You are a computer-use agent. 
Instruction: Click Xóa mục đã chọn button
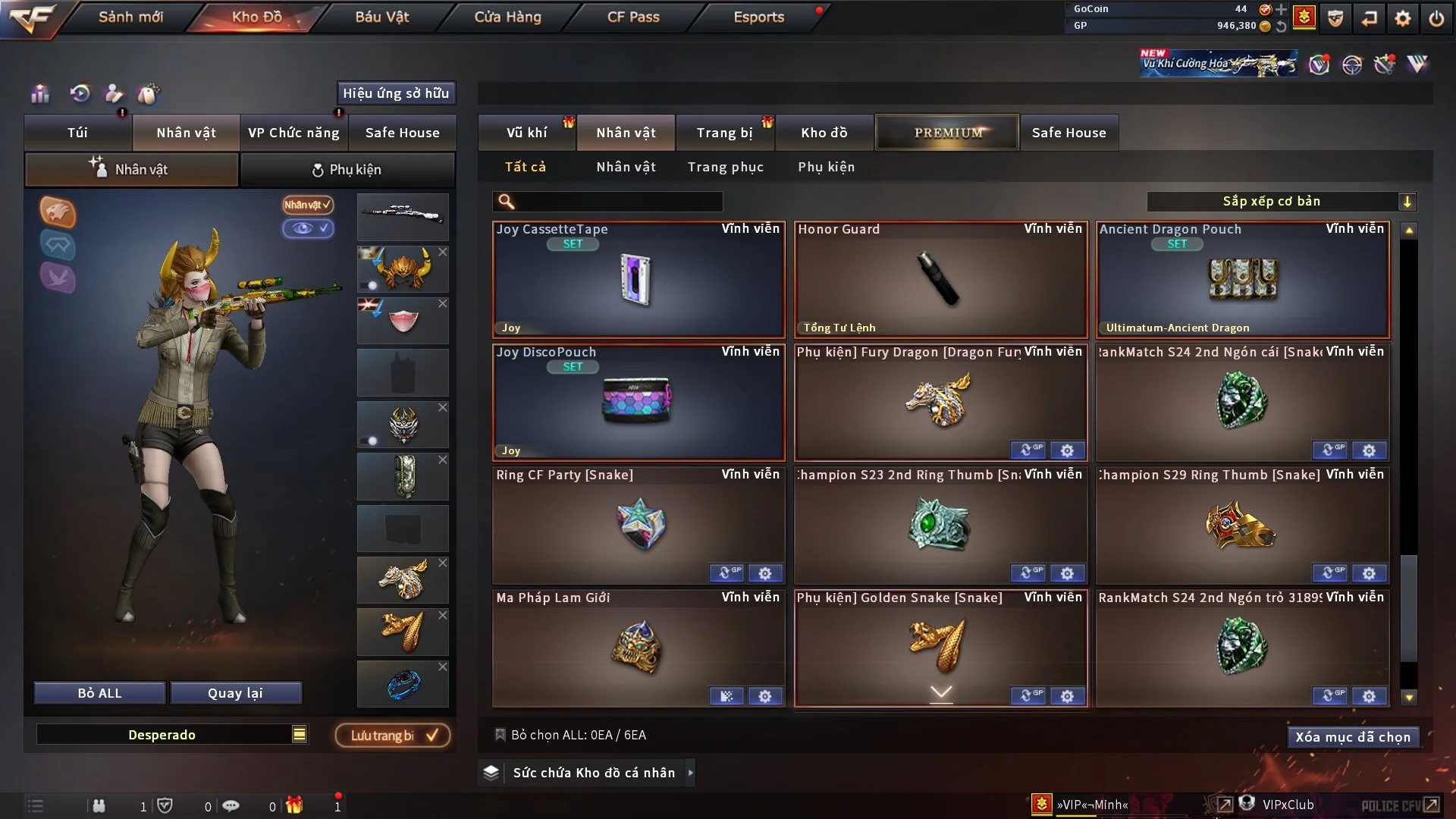pyautogui.click(x=1352, y=737)
